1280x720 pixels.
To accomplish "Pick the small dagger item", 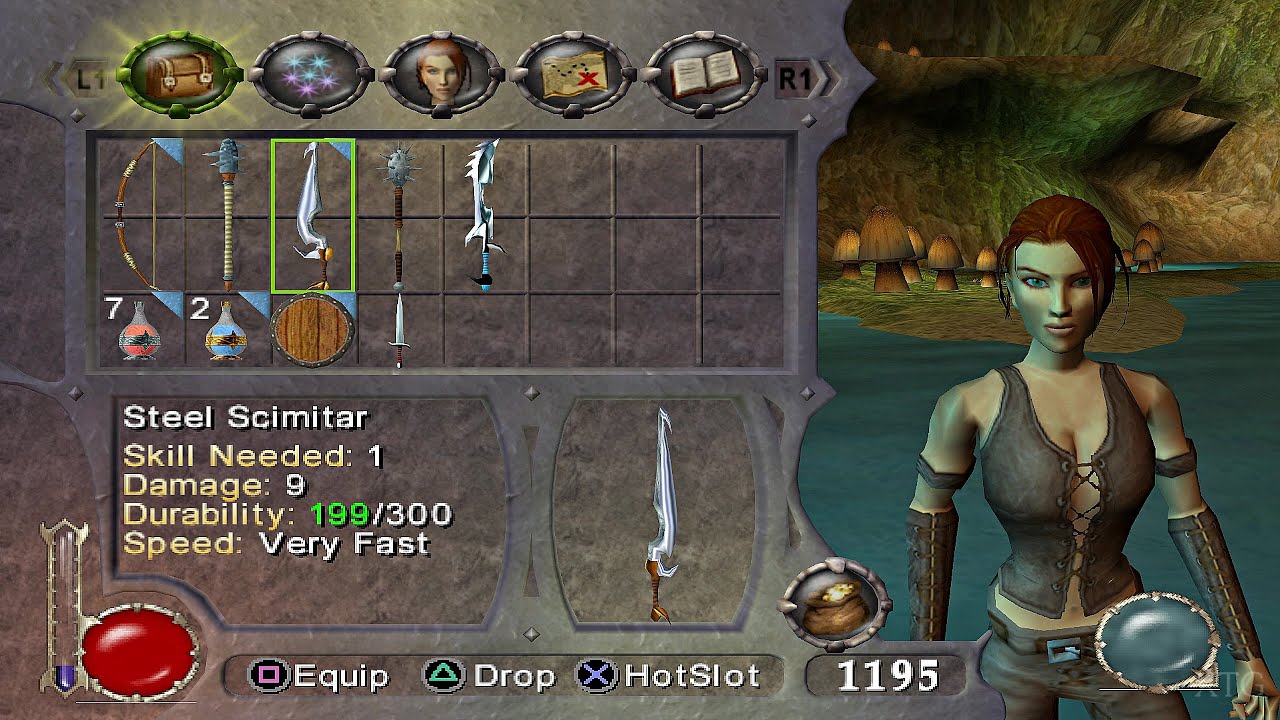I will (399, 330).
